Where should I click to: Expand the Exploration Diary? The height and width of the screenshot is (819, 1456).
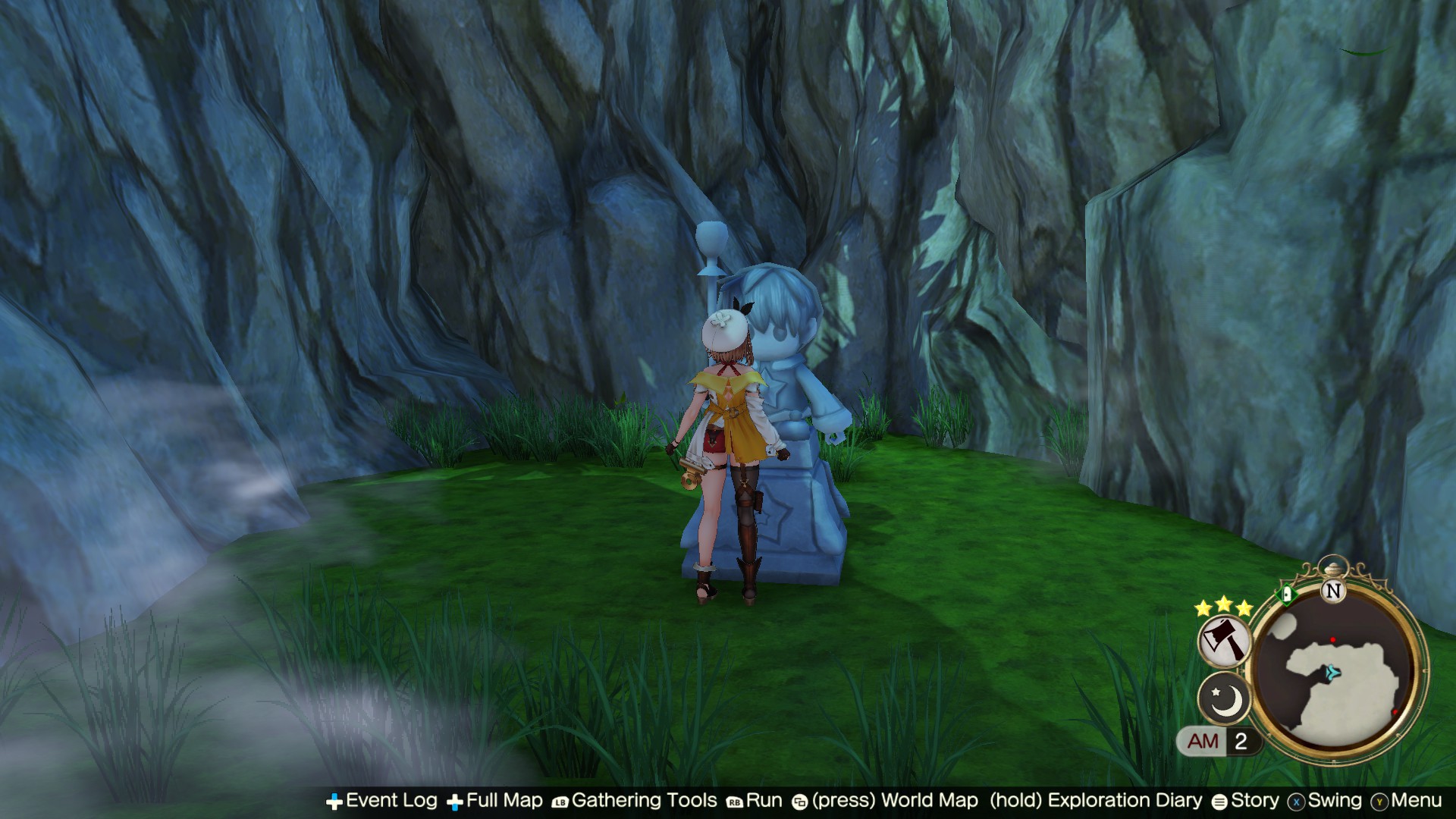coord(1126,801)
